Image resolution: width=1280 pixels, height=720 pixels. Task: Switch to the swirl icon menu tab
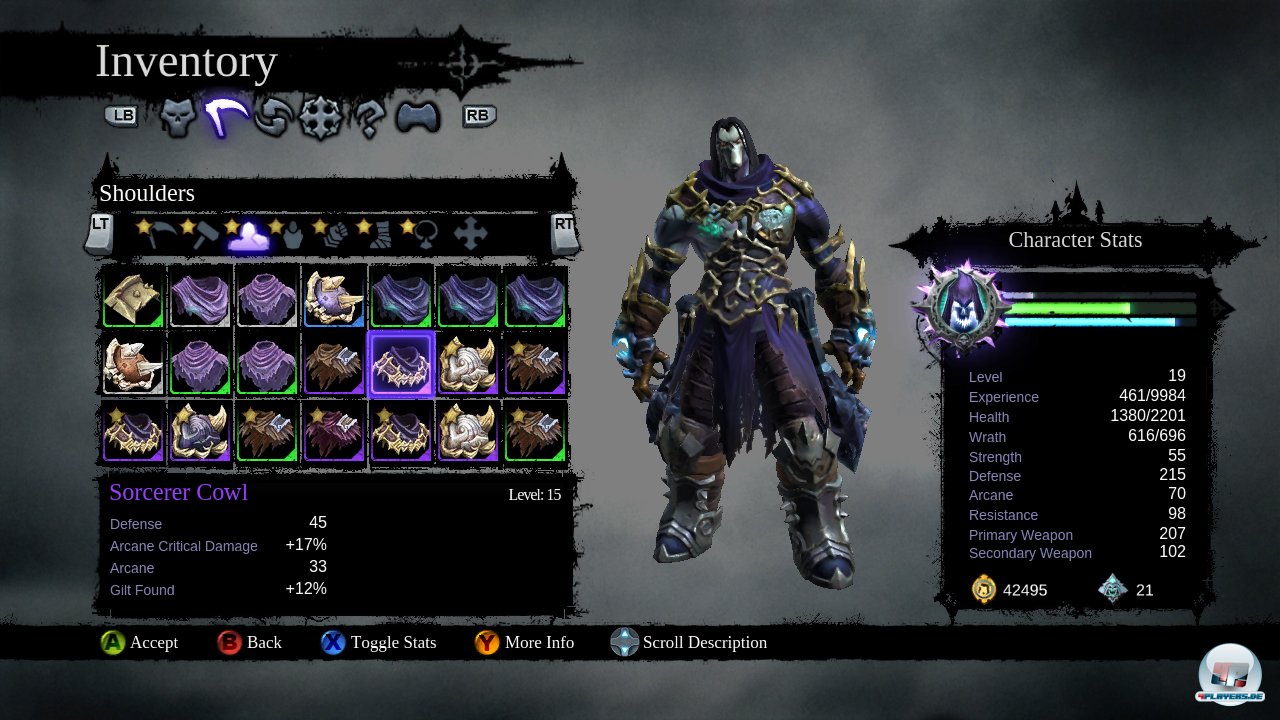click(x=273, y=118)
